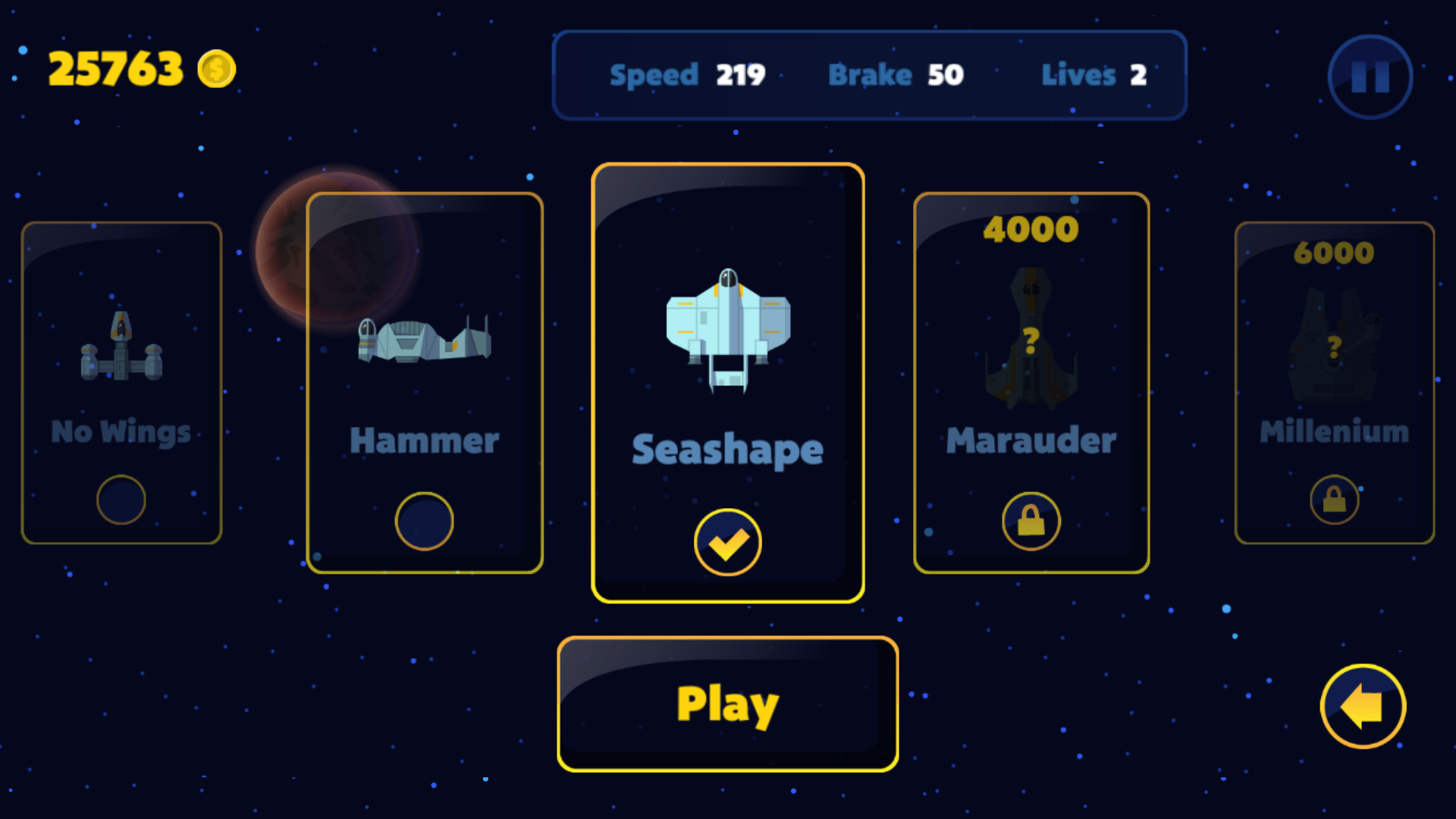Viewport: 1456px width, 819px height.
Task: Go back with the yellow arrow button
Action: [1363, 706]
